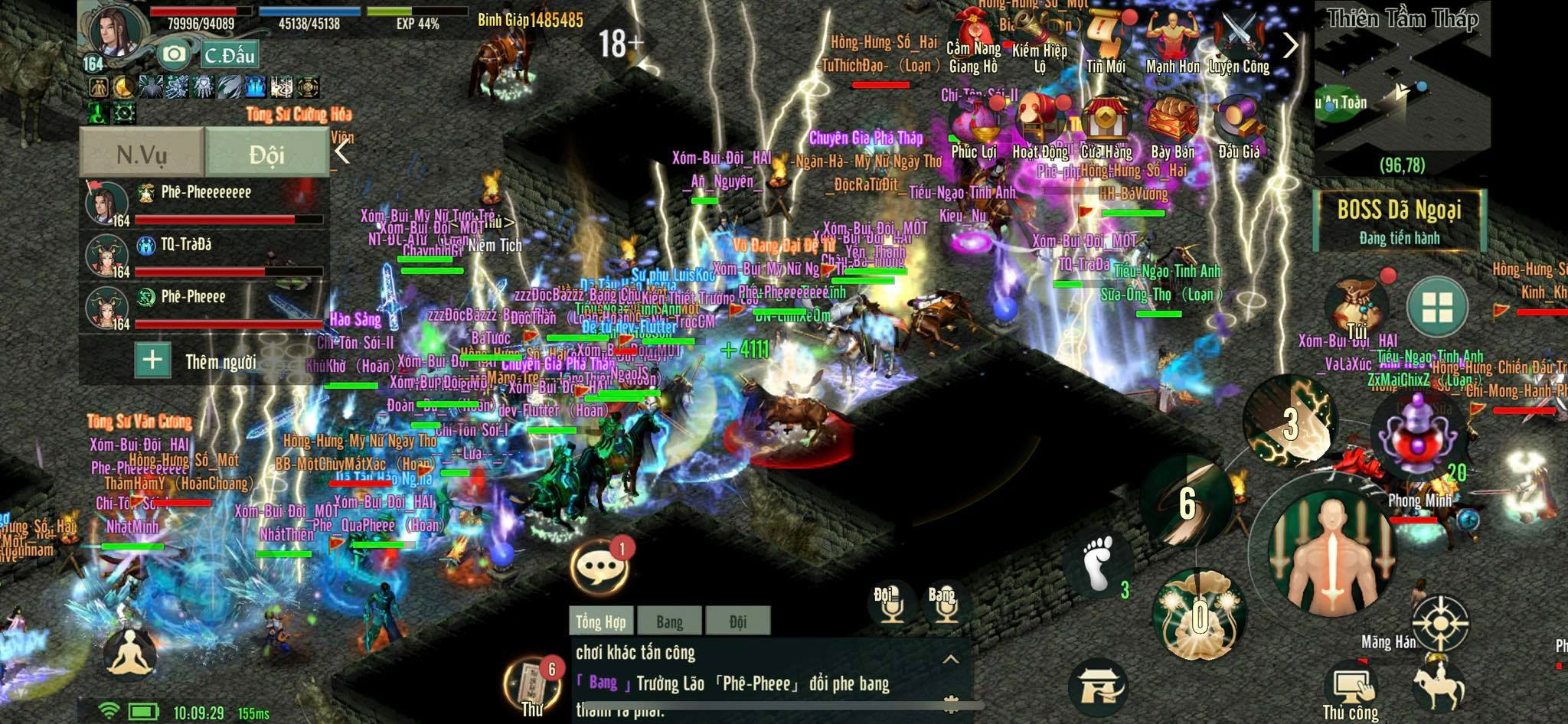1568x724 pixels.
Task: Tap the camera screenshot icon
Action: (174, 54)
